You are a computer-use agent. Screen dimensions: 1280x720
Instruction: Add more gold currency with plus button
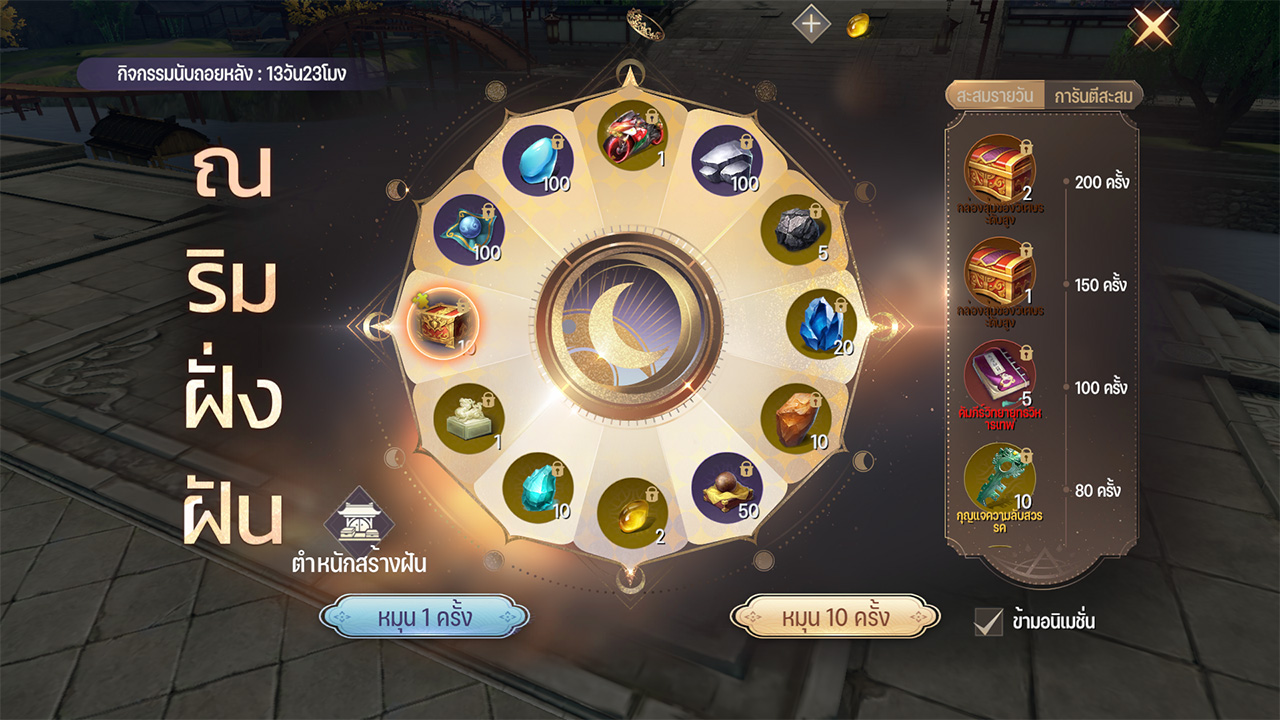[811, 23]
